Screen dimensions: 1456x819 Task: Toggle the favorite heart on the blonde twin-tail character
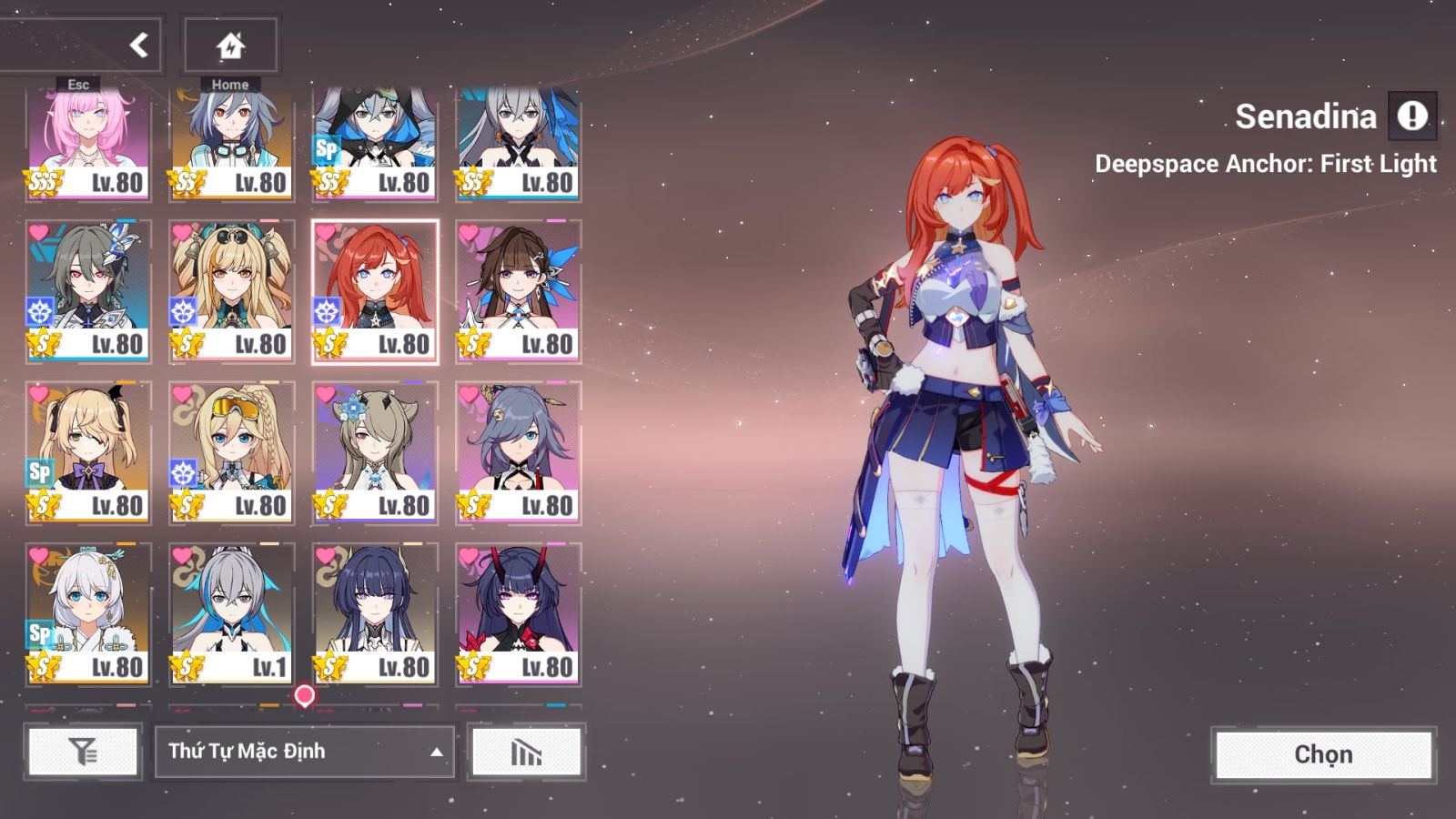coord(38,393)
